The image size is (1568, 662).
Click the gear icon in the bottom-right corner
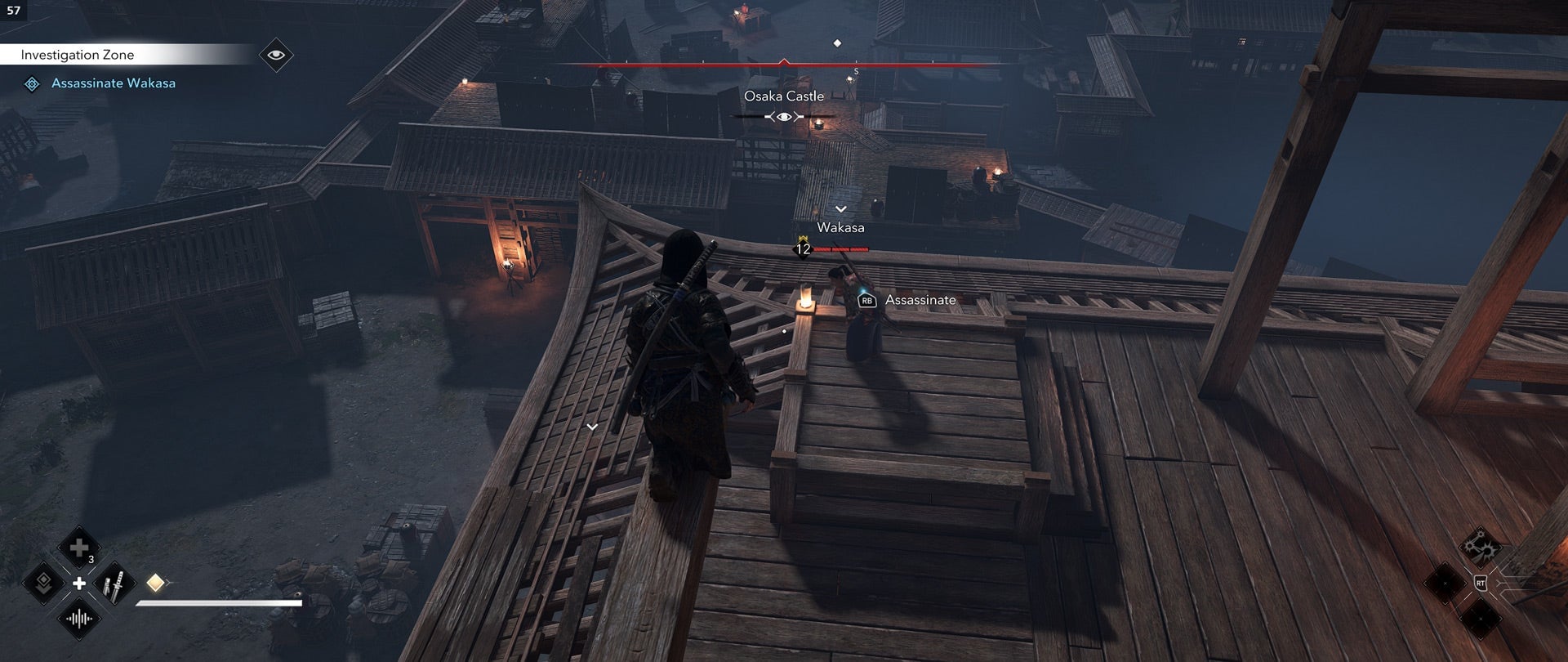tap(1482, 548)
